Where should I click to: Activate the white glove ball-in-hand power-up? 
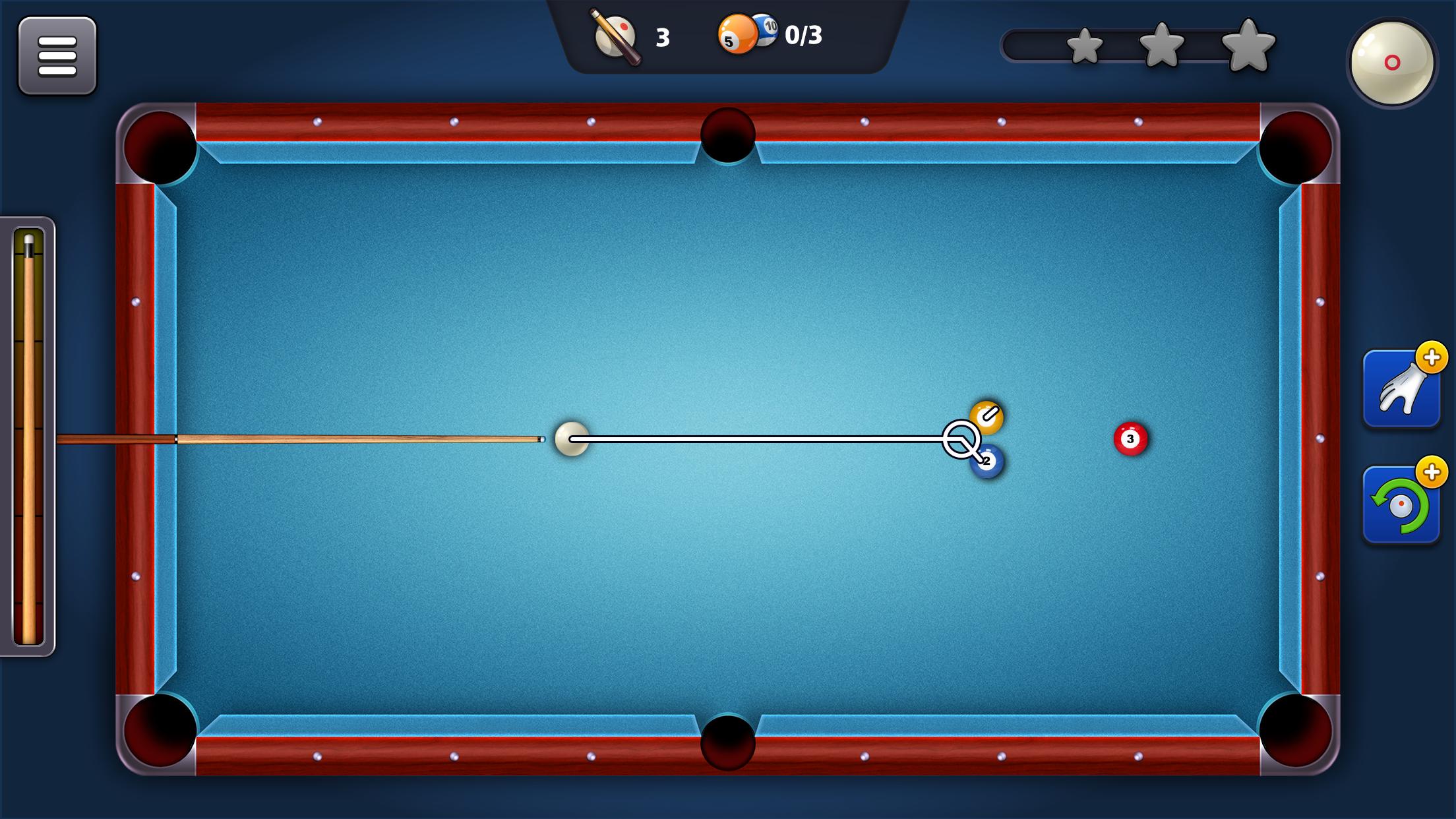[x=1401, y=390]
